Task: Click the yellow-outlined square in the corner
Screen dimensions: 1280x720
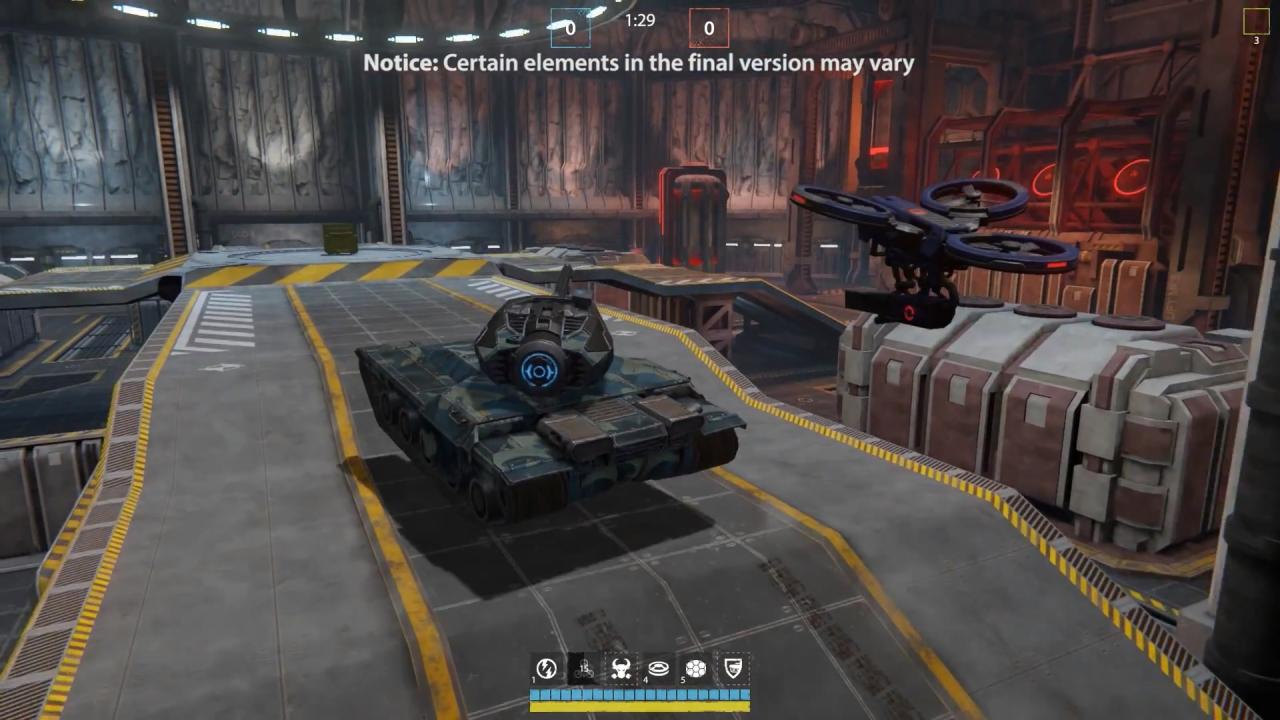Action: [1256, 22]
